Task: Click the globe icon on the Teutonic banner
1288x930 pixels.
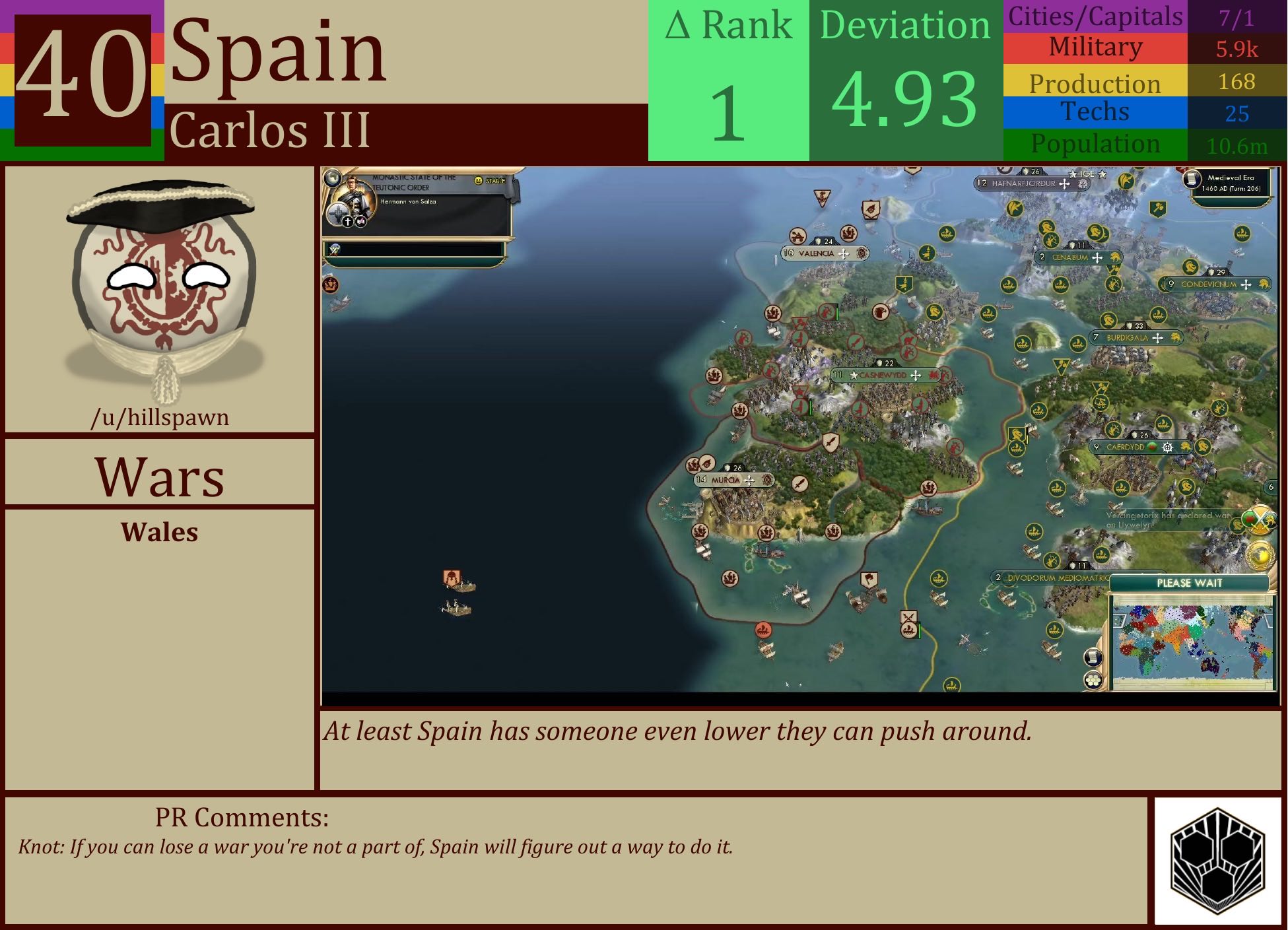Action: click(333, 180)
